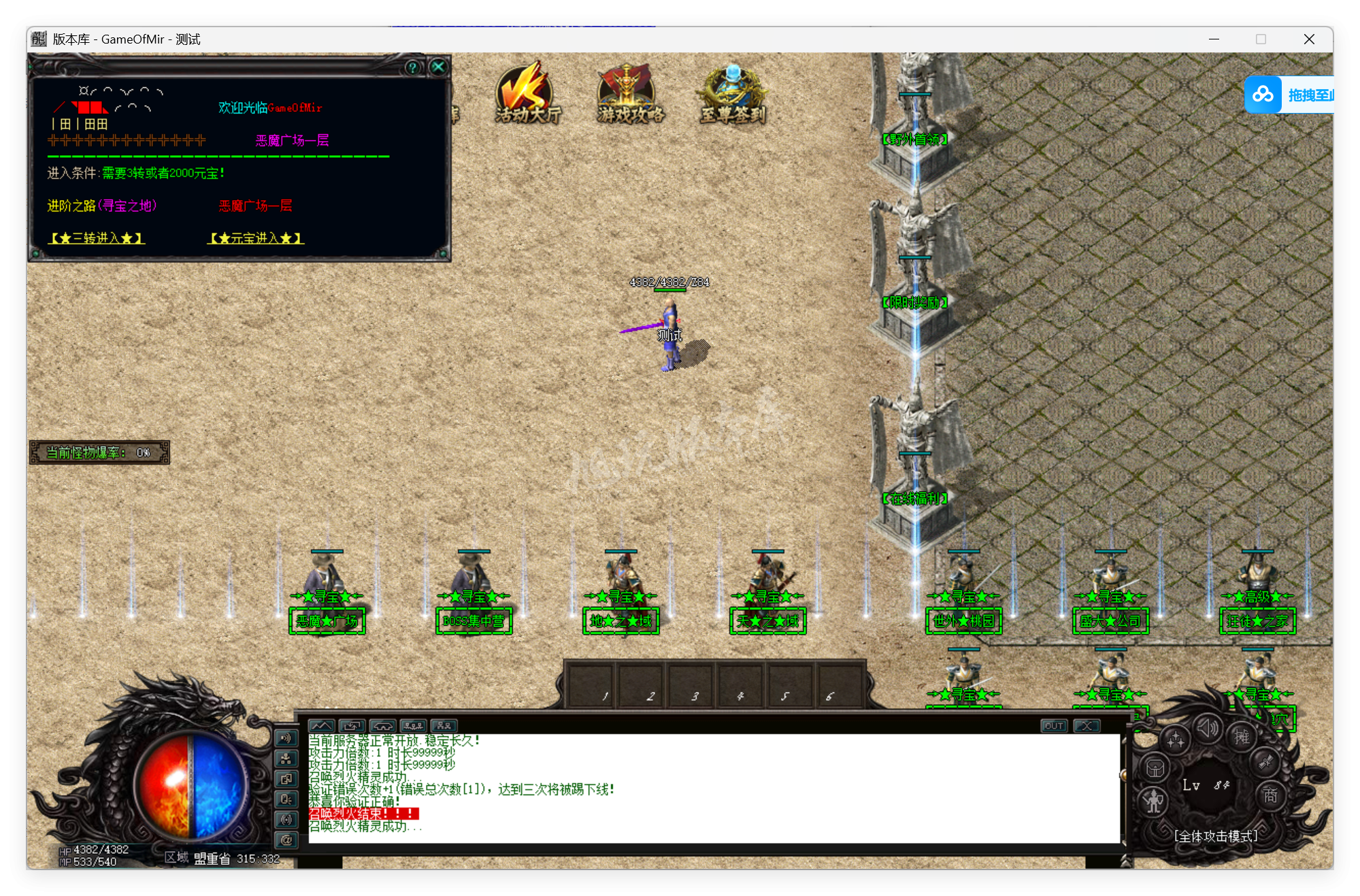
Task: Mute sound via the speaker icon in the circular menu
Action: [1208, 729]
